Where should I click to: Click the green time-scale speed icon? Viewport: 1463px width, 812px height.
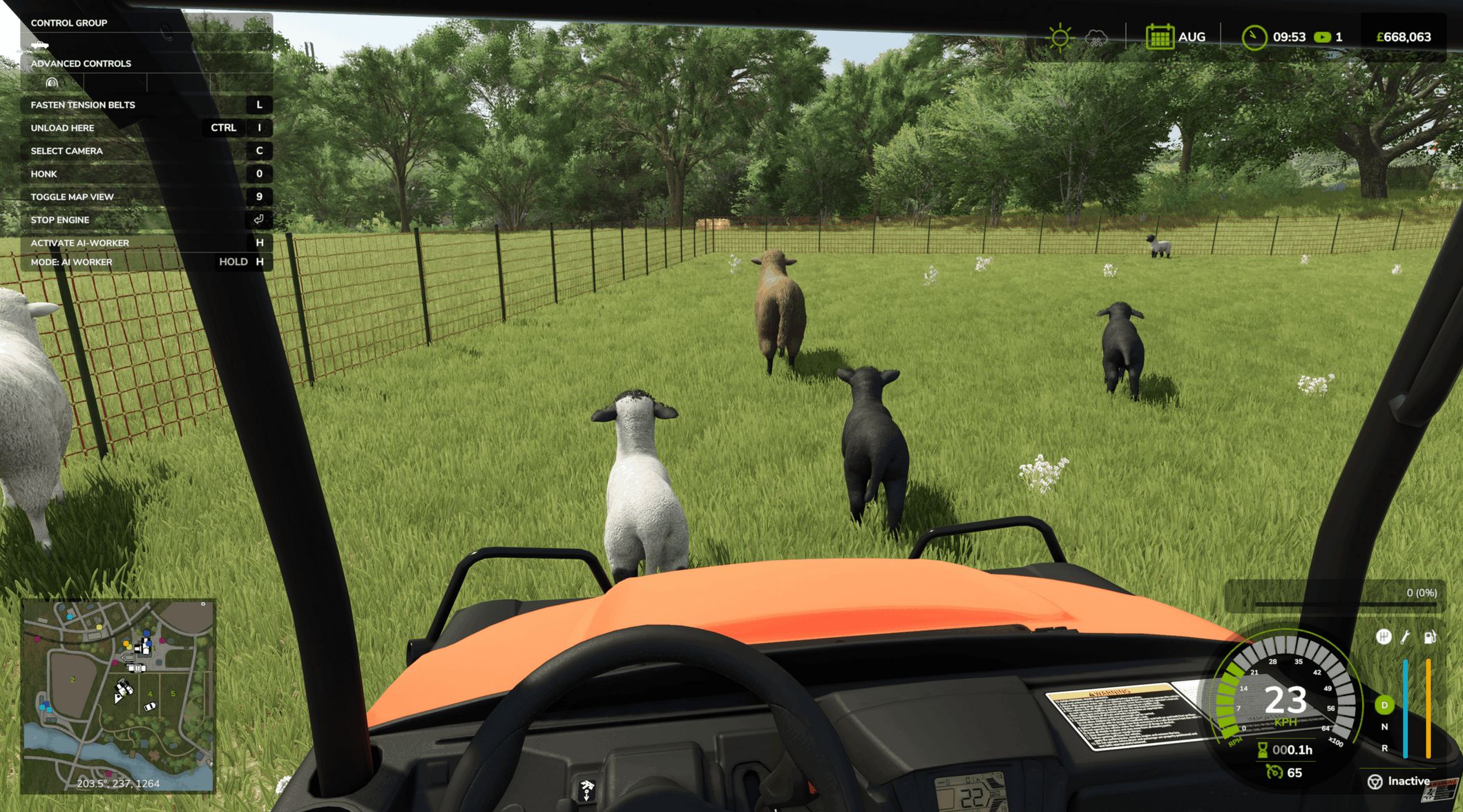point(1322,37)
